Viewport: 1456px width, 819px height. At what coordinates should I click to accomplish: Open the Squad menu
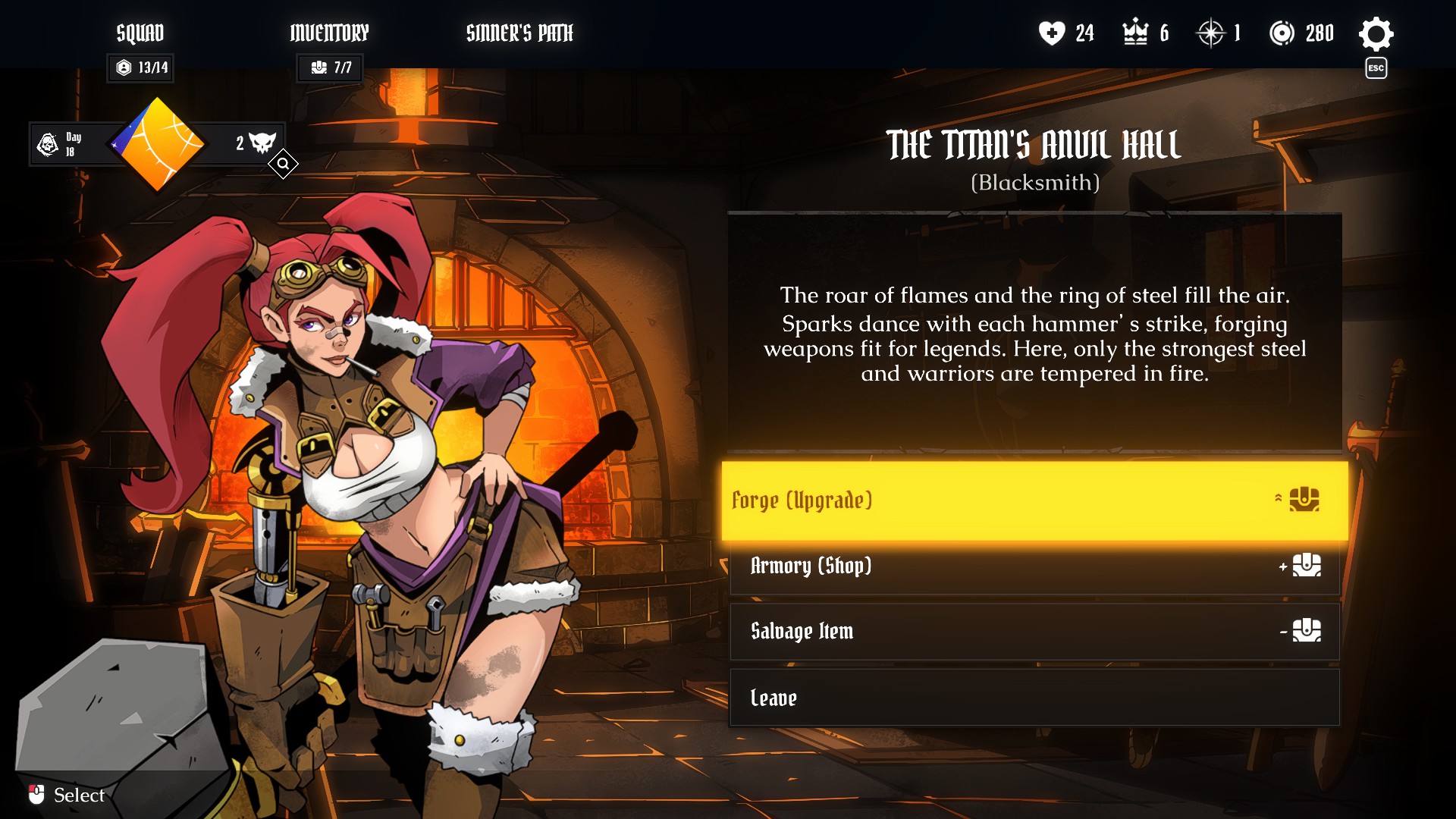coord(140,33)
